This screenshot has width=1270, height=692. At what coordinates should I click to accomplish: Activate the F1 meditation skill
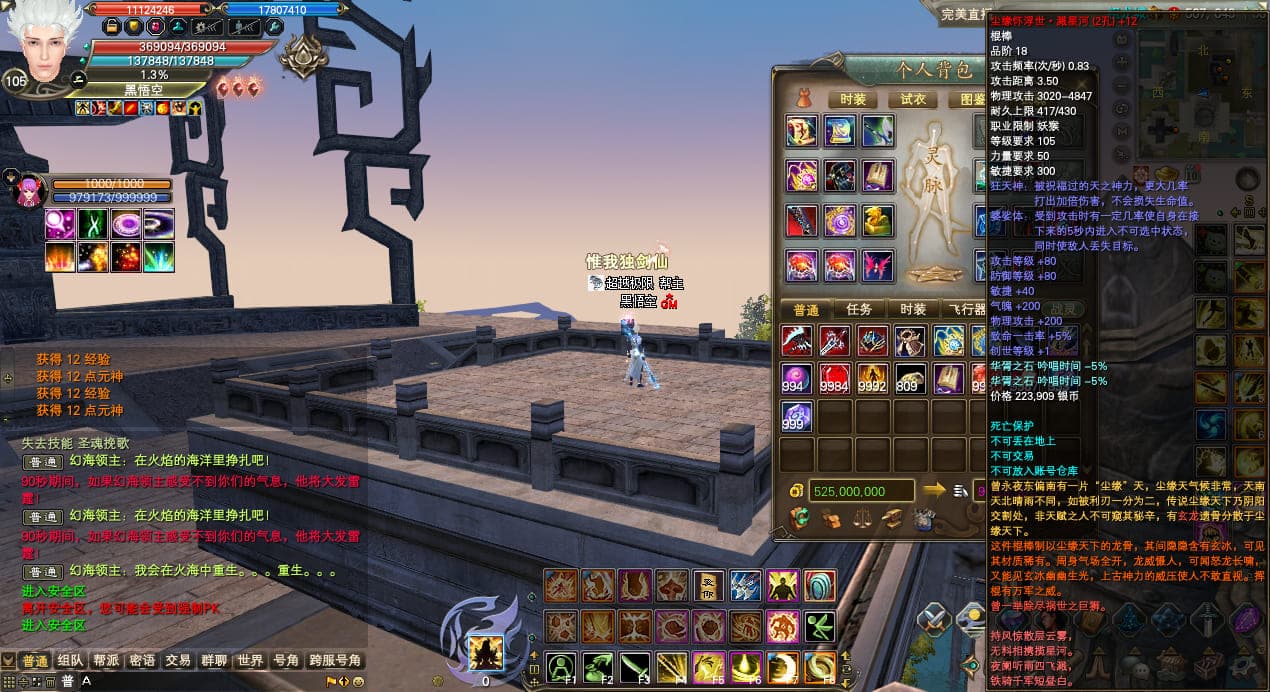pyautogui.click(x=562, y=667)
